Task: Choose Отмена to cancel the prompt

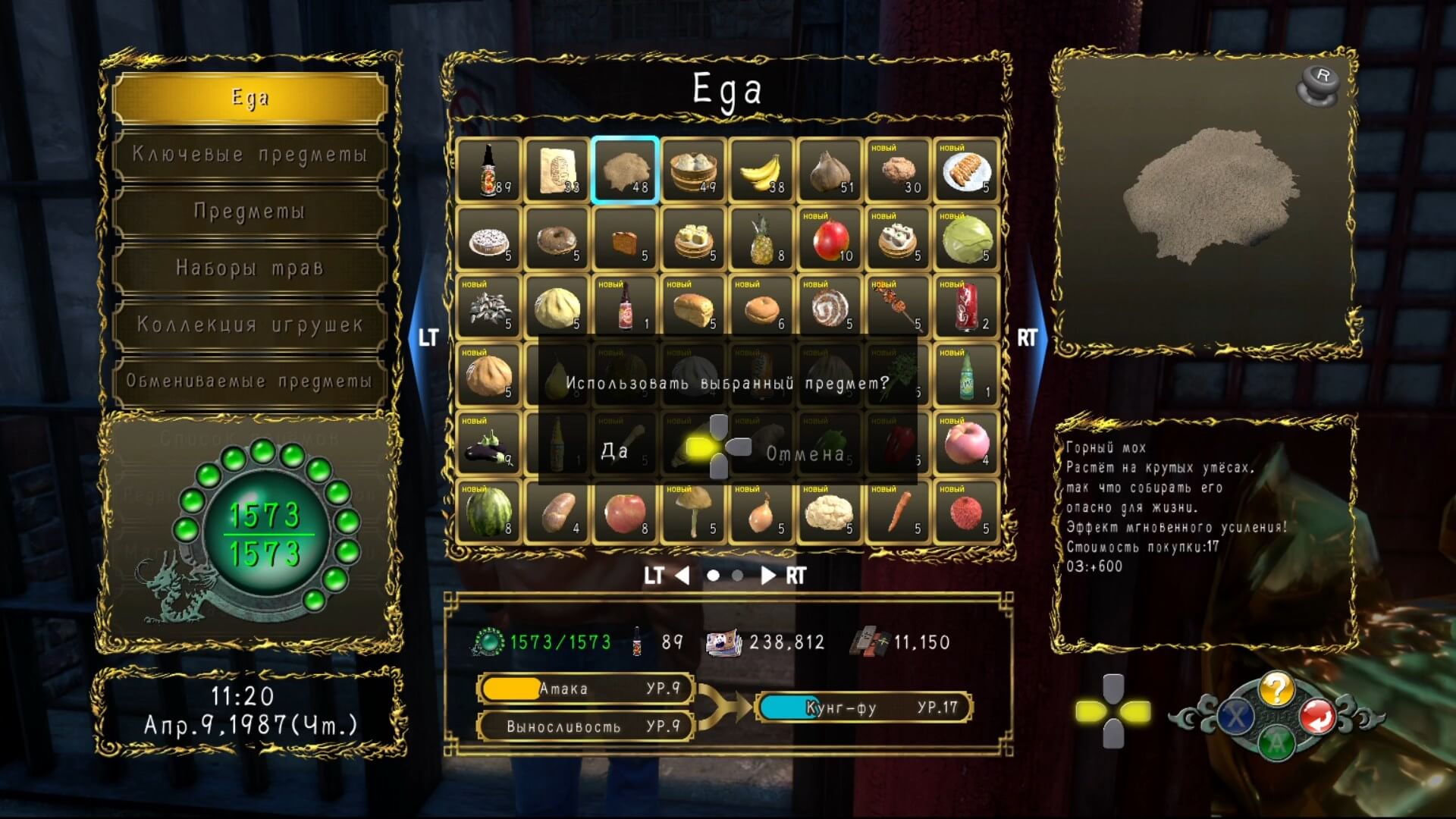Action: (x=805, y=453)
